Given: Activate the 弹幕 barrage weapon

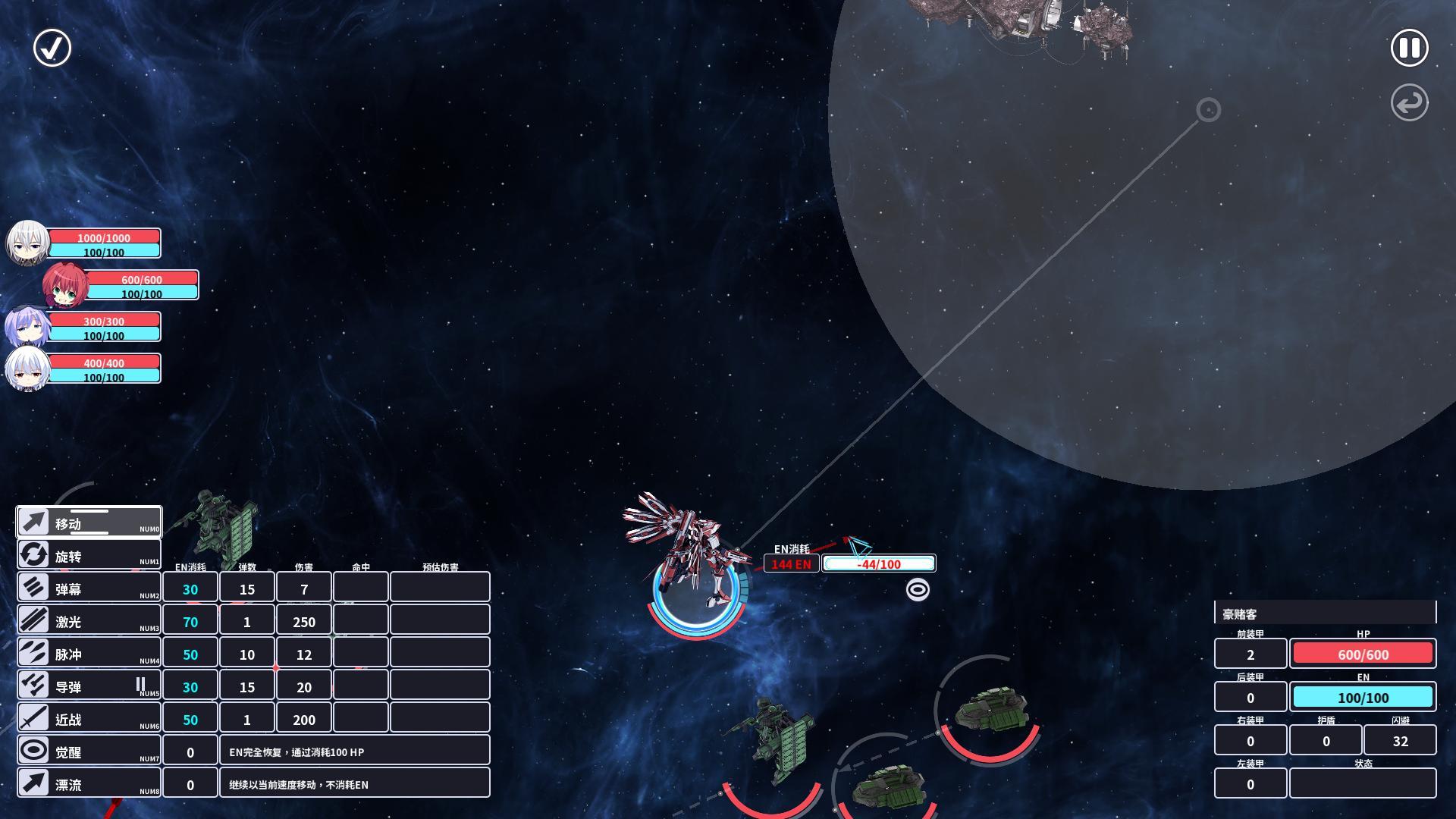Looking at the screenshot, I should (89, 588).
